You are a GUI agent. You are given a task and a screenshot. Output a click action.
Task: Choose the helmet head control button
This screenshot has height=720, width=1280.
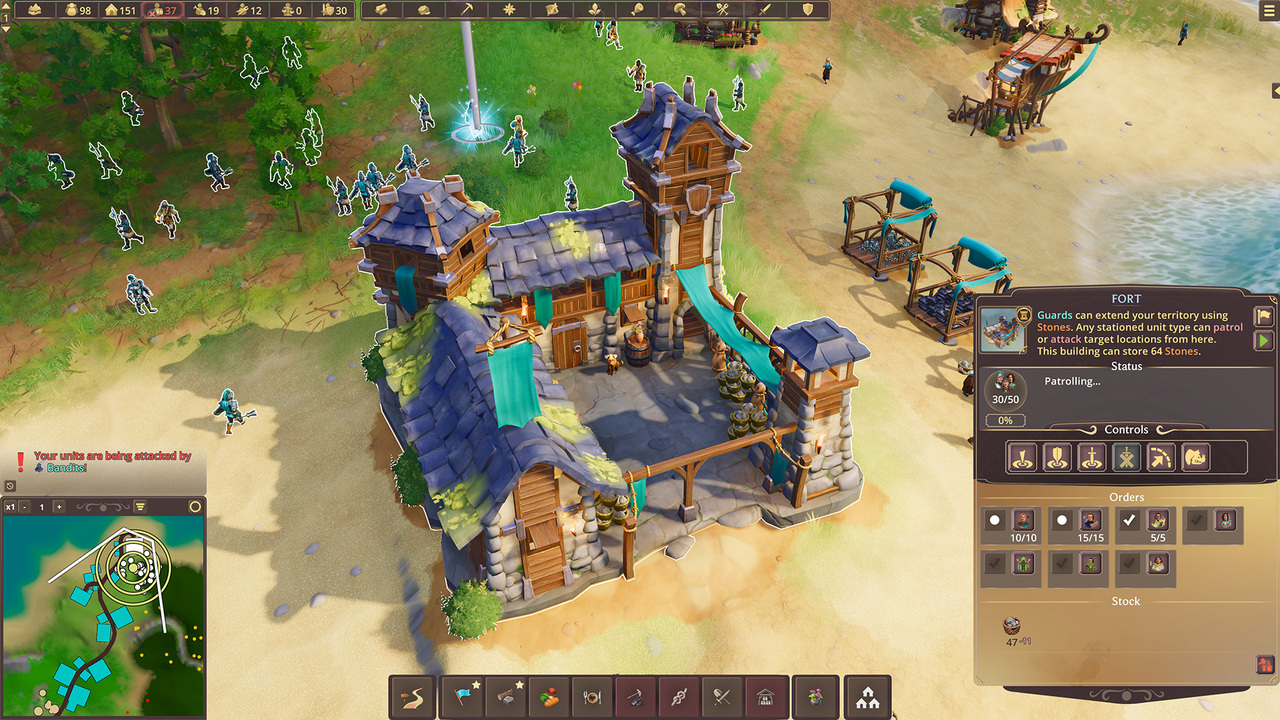tap(1196, 458)
